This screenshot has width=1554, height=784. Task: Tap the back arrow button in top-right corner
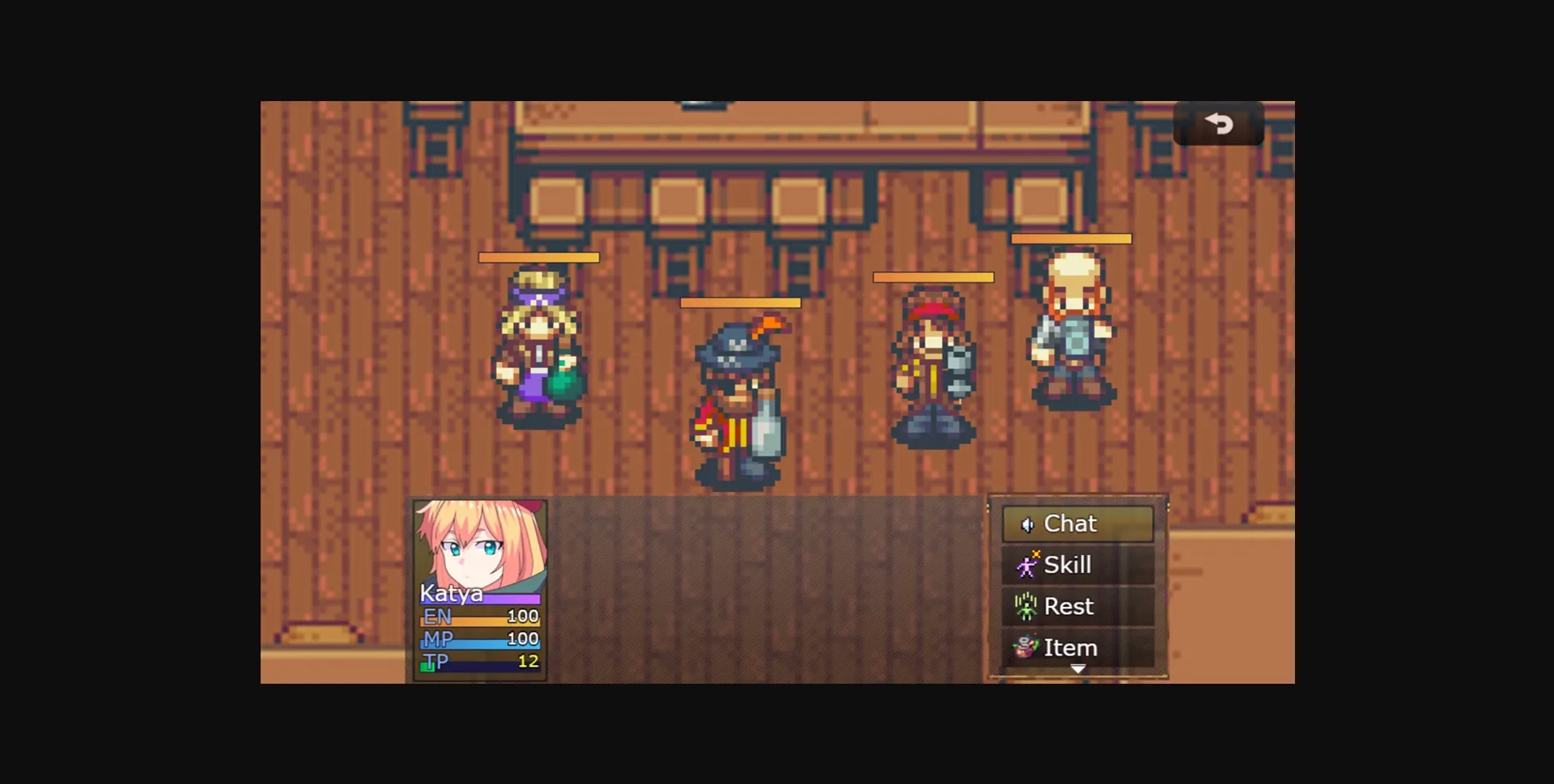tap(1219, 125)
